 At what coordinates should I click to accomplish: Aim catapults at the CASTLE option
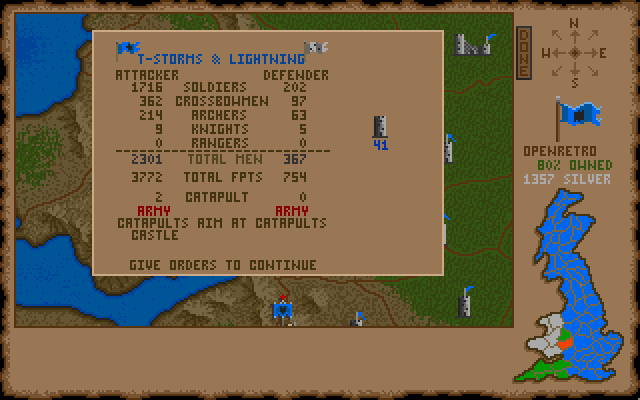[x=140, y=235]
